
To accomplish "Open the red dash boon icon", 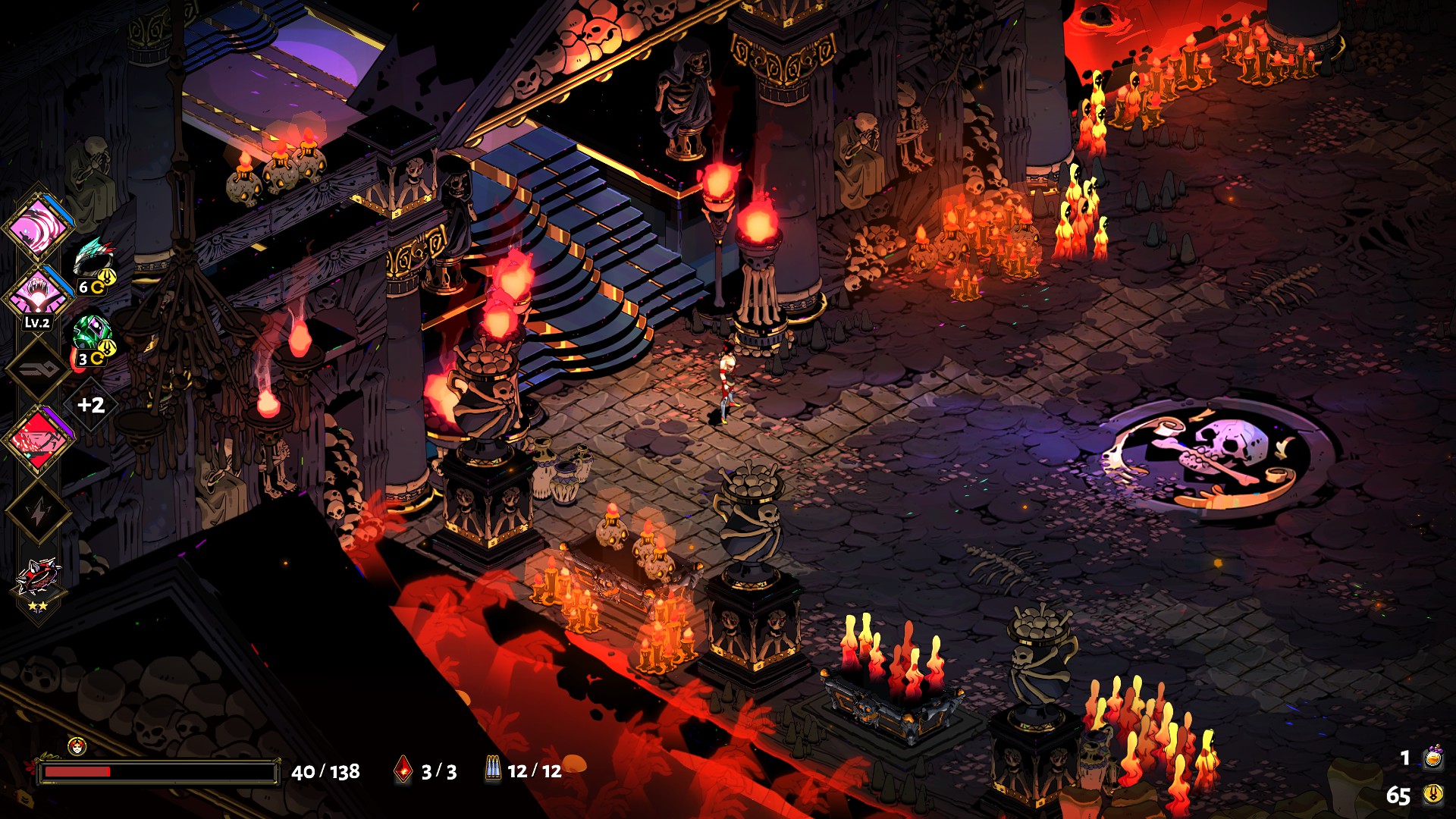I will pos(38,440).
